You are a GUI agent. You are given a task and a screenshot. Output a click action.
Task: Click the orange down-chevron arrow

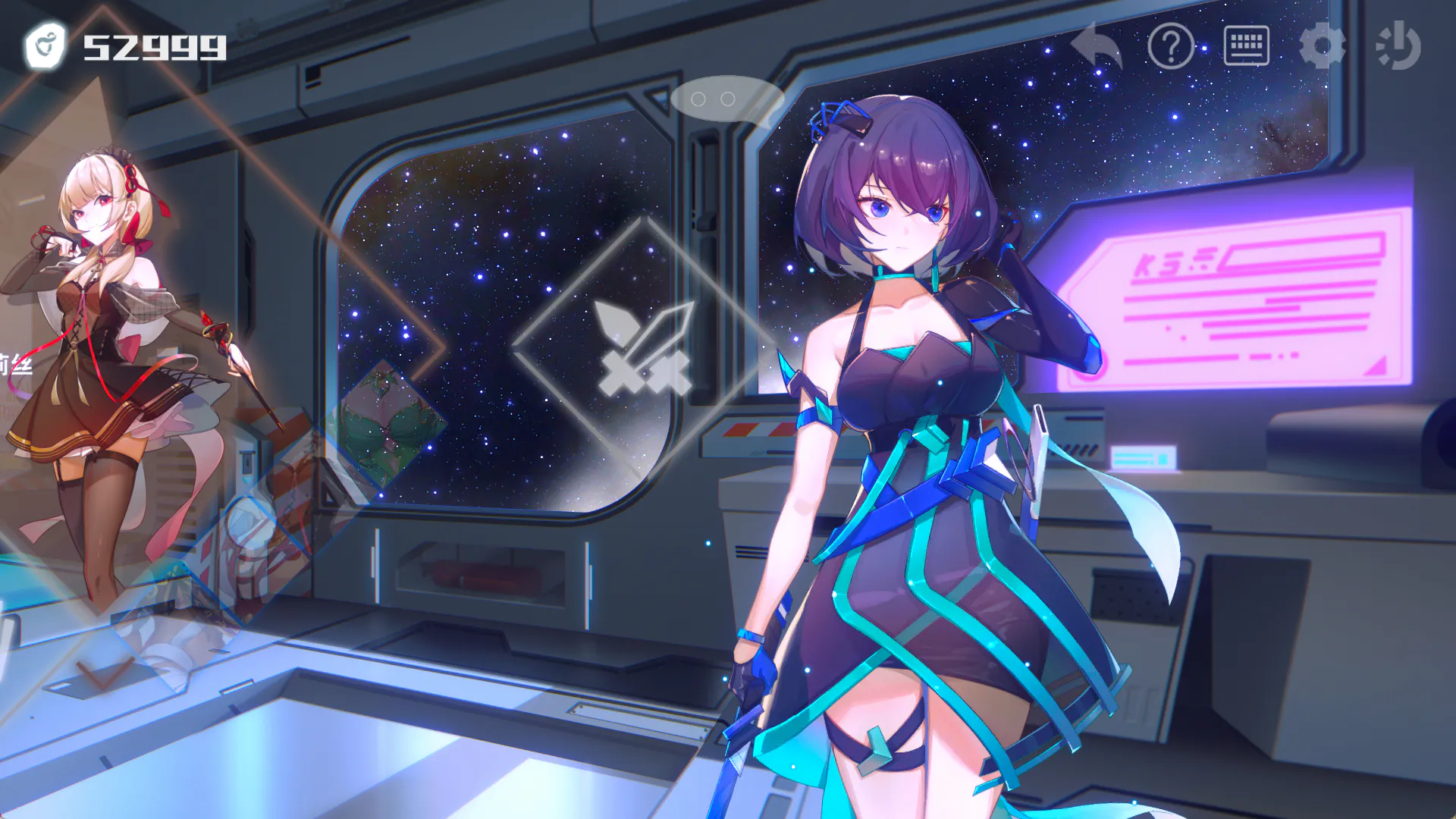pos(105,672)
